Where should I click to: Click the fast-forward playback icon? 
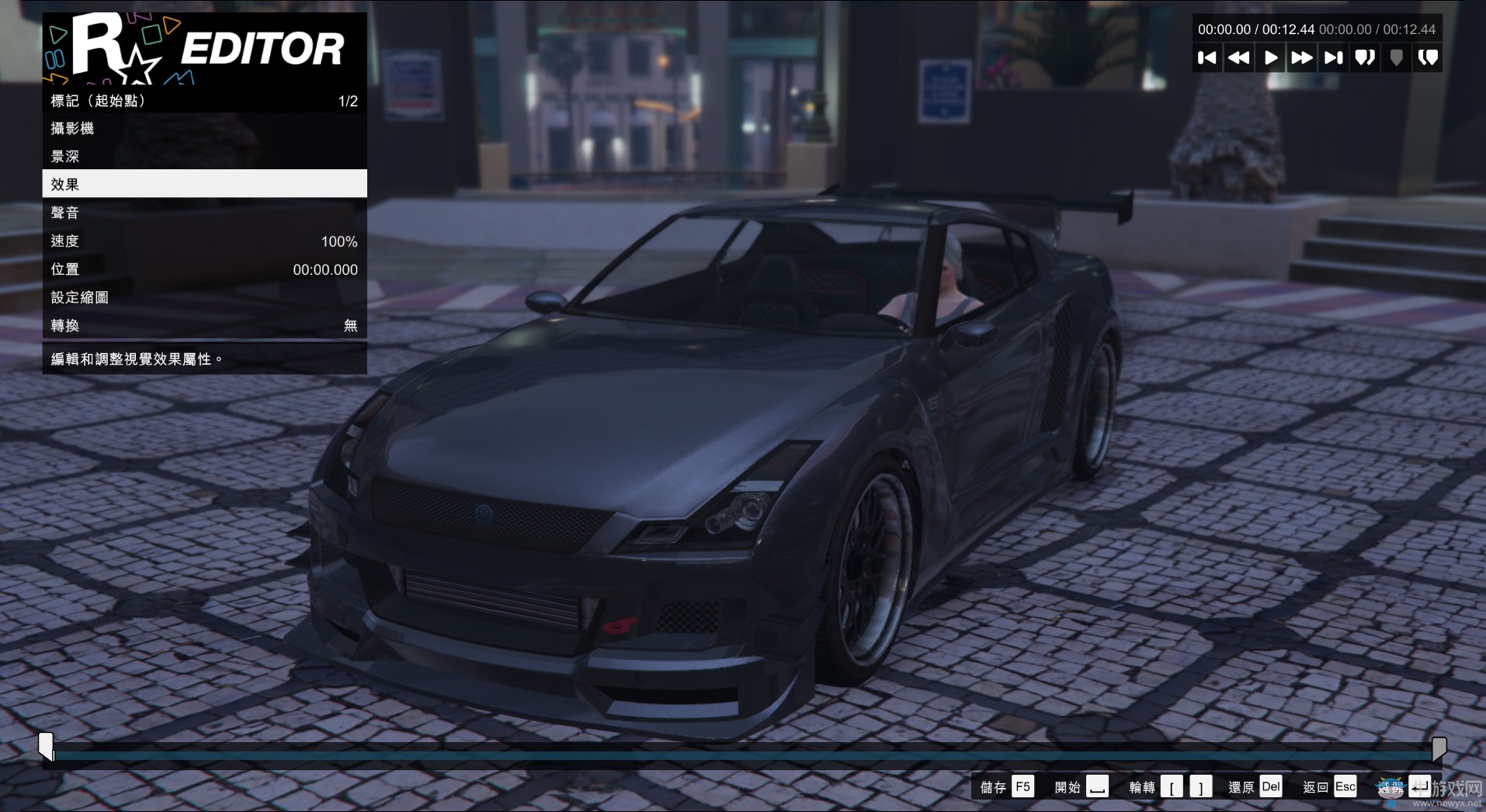click(1302, 57)
